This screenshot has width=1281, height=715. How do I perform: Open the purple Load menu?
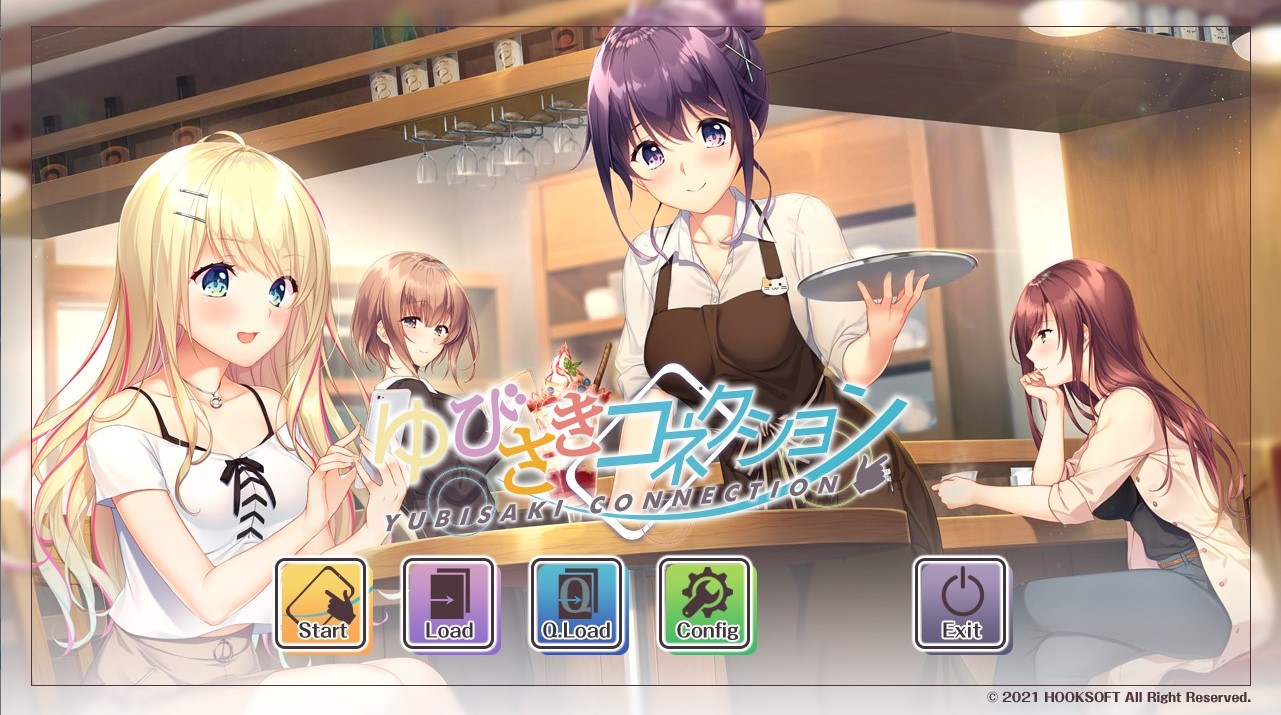click(x=449, y=604)
